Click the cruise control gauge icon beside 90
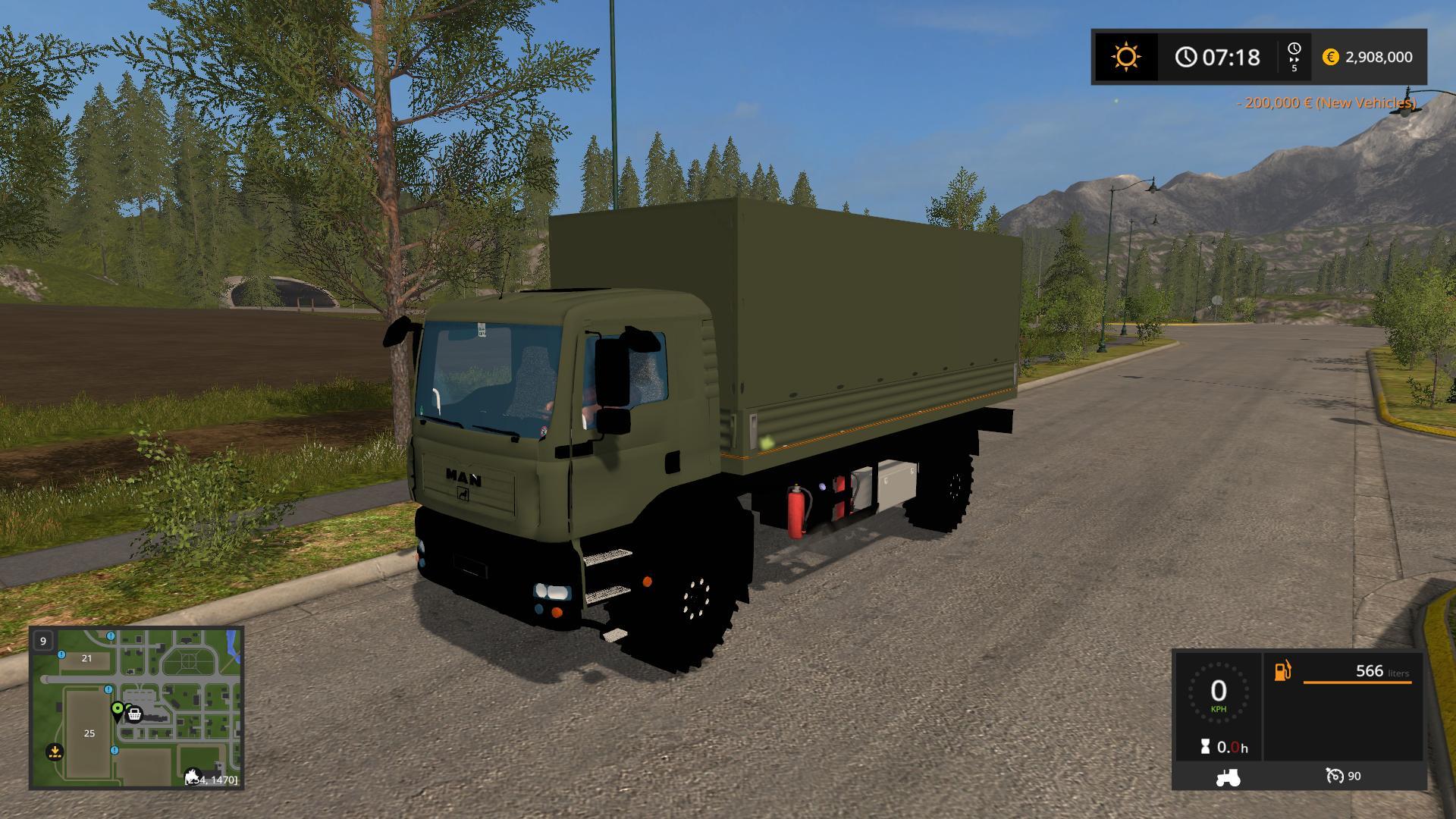 [x=1335, y=777]
